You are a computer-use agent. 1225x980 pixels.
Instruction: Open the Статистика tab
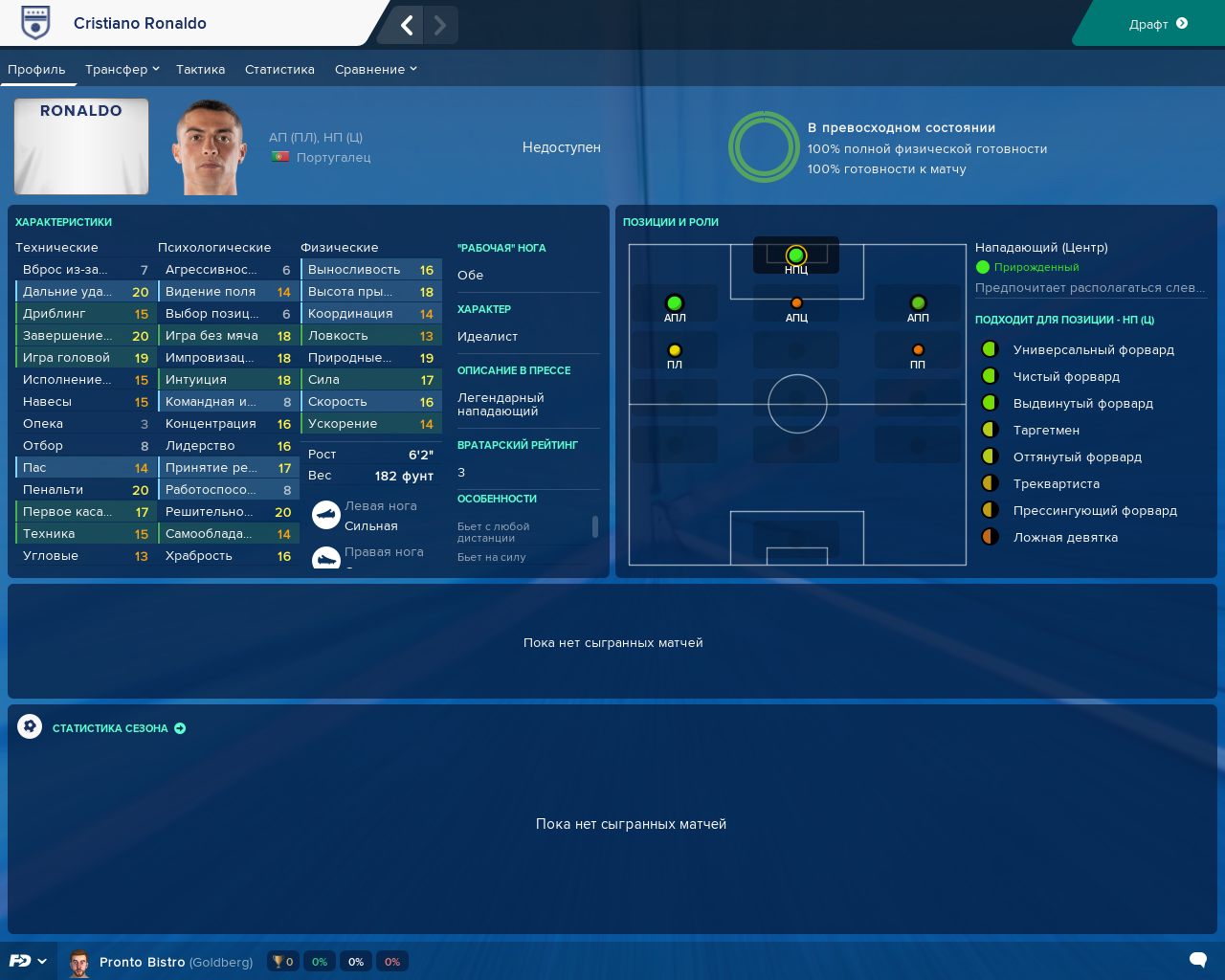pos(279,69)
